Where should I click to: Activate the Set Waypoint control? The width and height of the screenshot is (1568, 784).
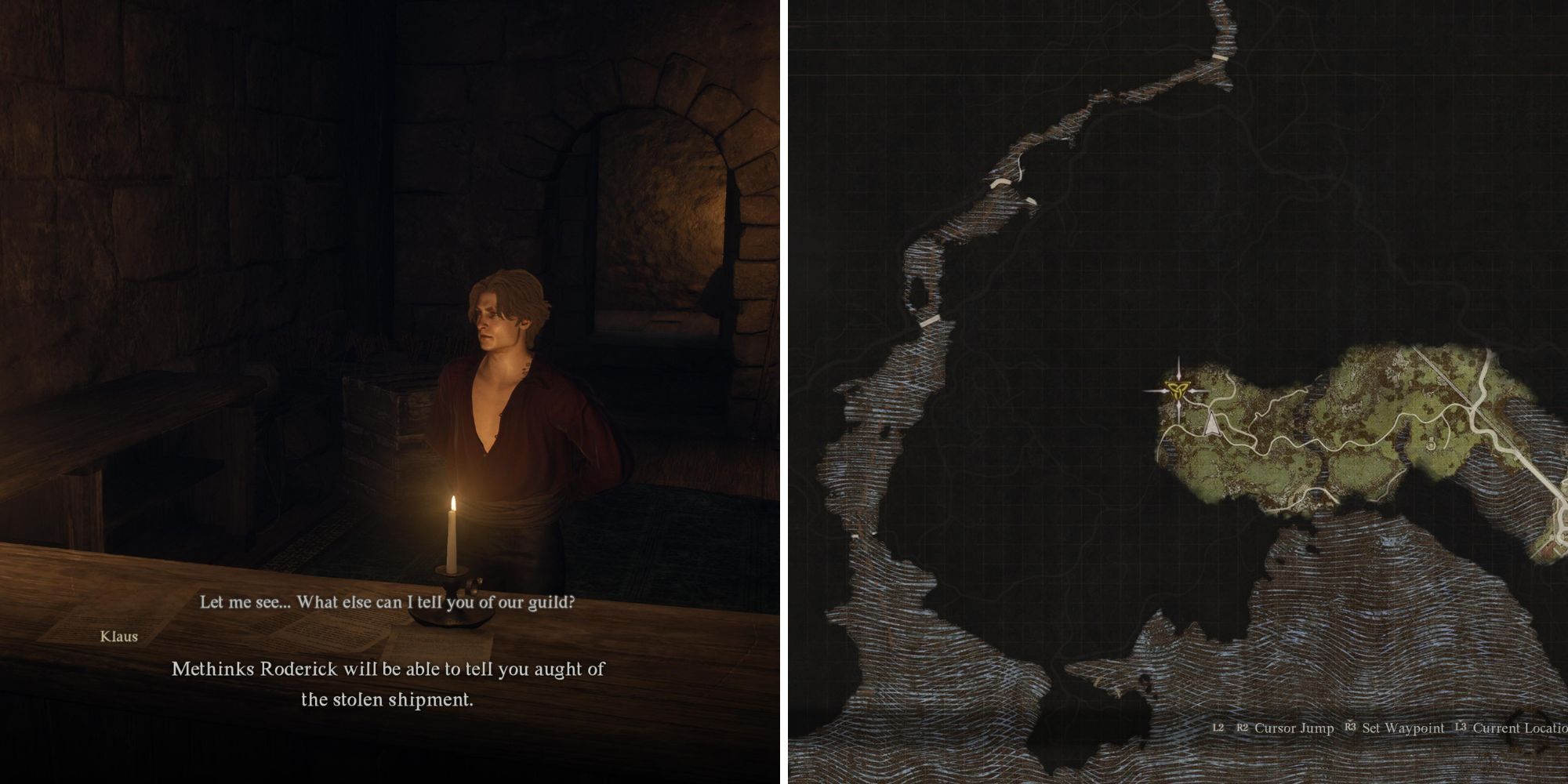click(x=1403, y=728)
